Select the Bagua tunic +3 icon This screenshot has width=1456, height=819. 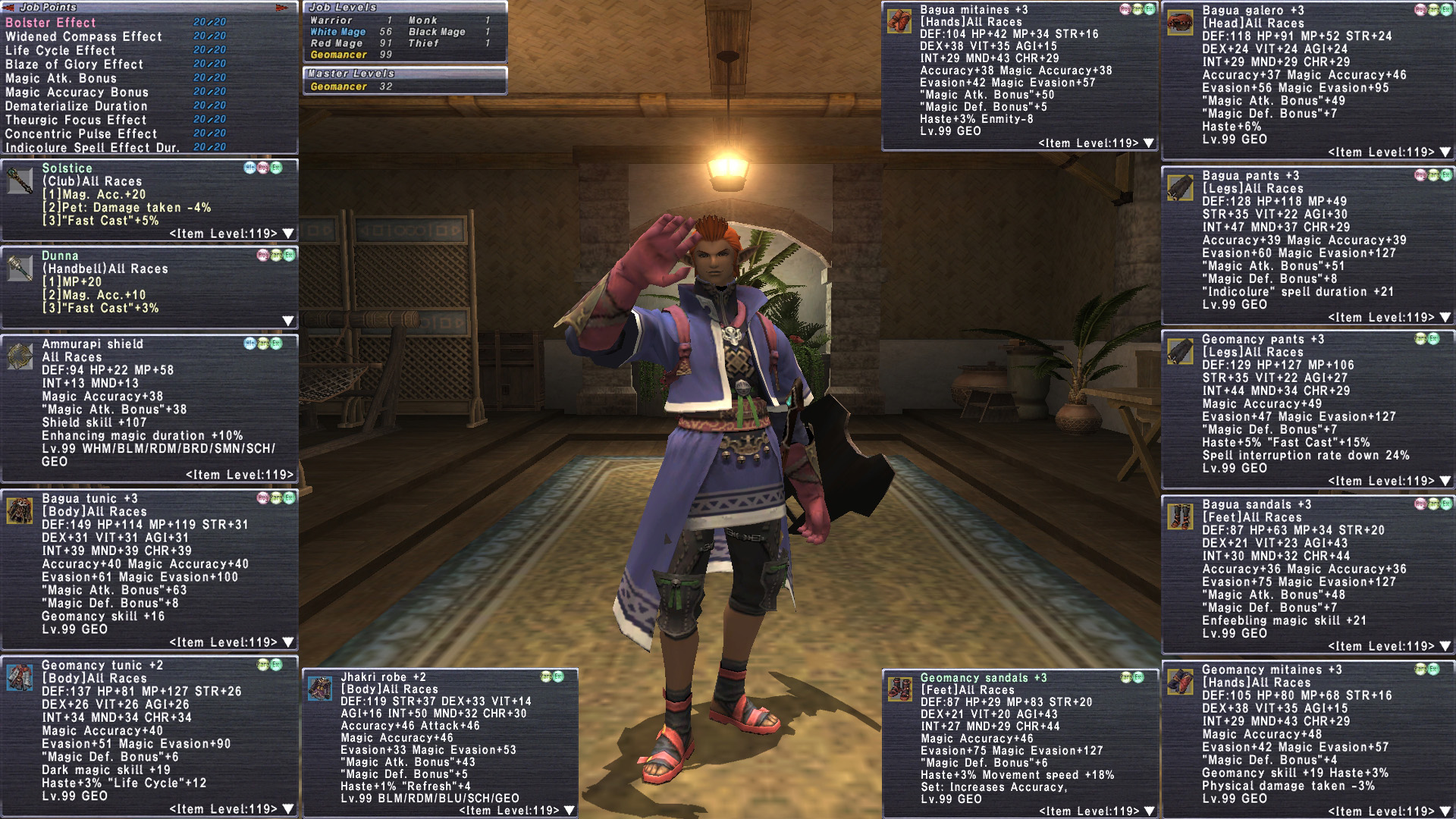pyautogui.click(x=20, y=510)
